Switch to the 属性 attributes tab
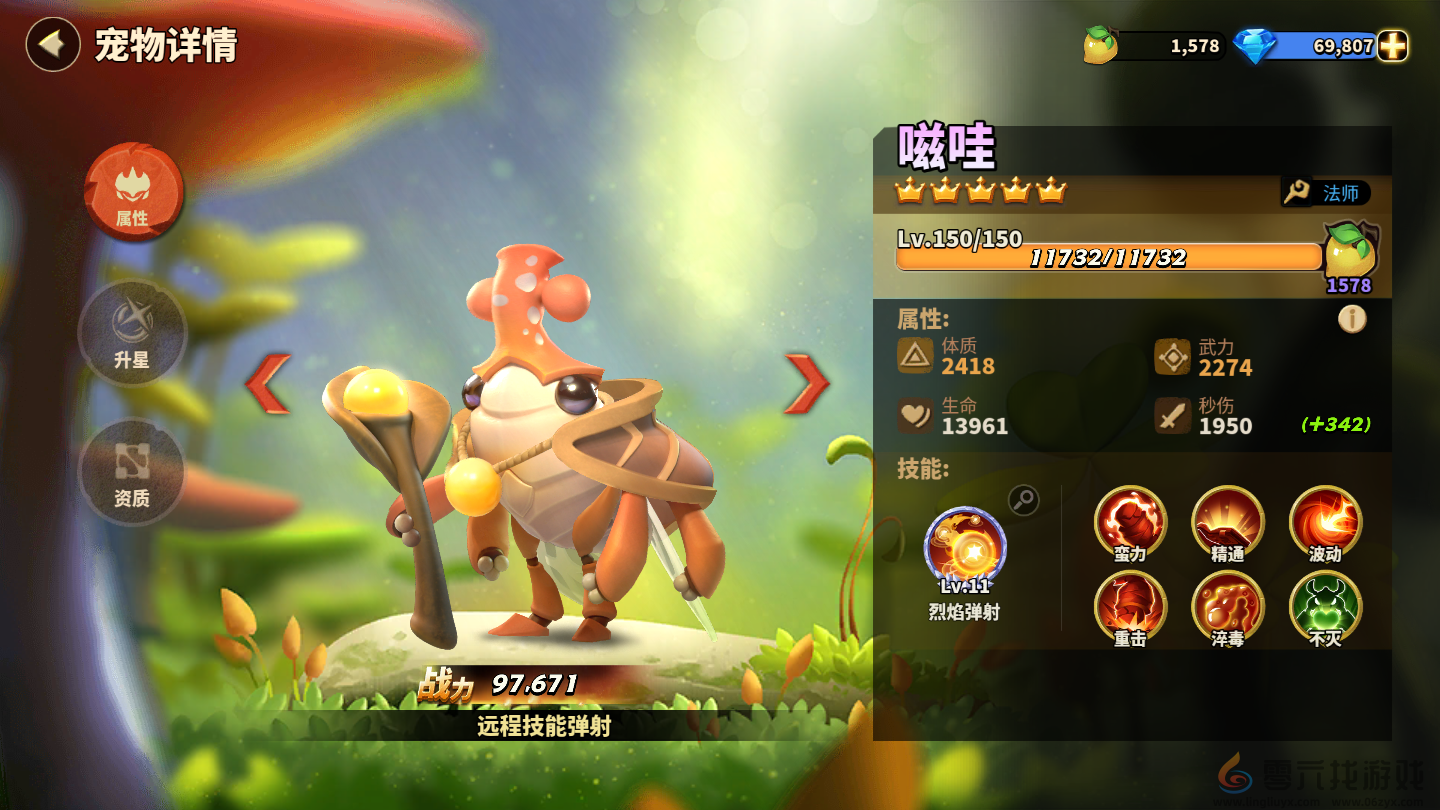 [133, 192]
